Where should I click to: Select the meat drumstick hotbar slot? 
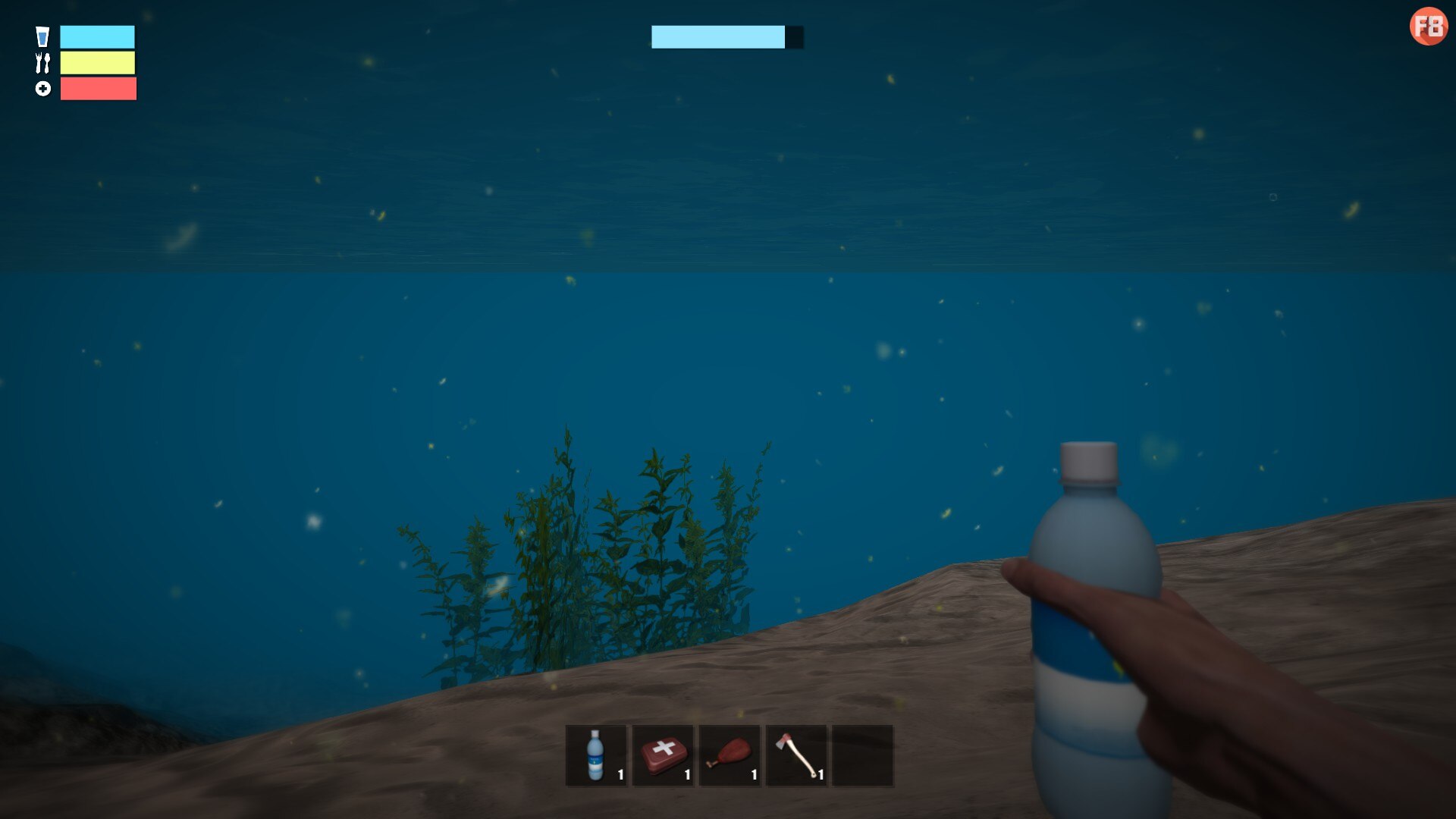tap(730, 755)
